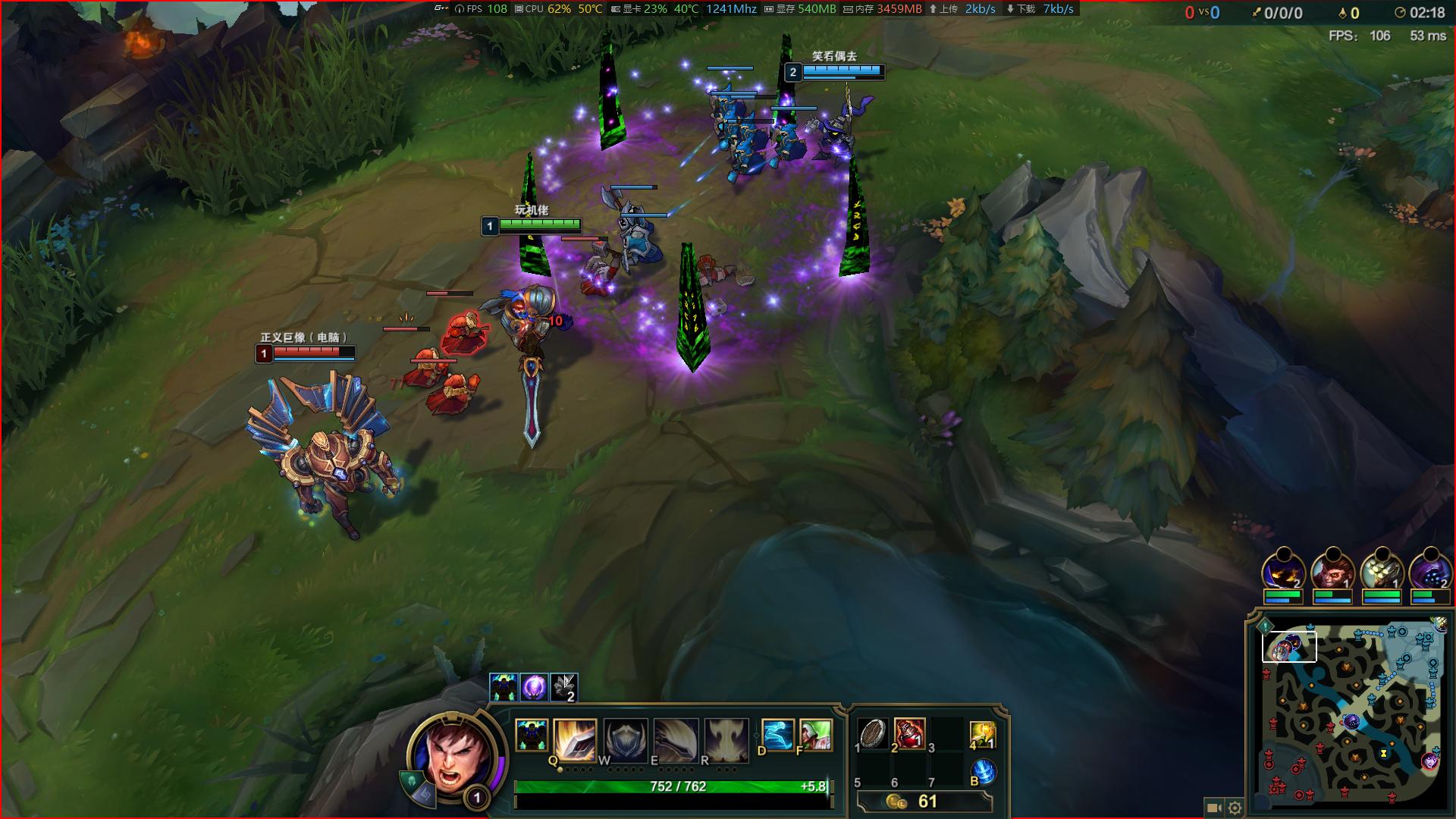The width and height of the screenshot is (1456, 819).
Task: Toggle the camera lock button
Action: pyautogui.click(x=1212, y=808)
